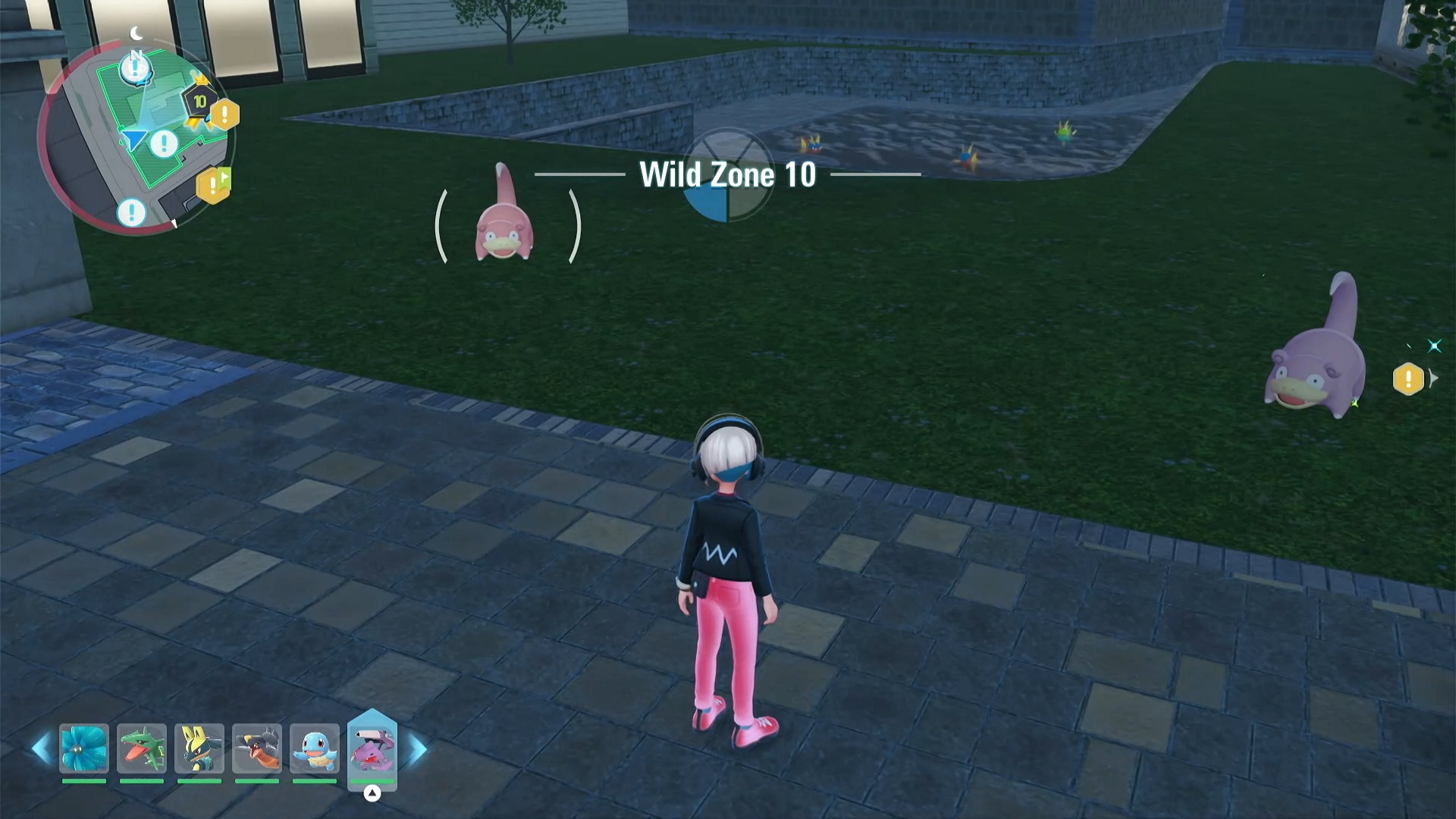Select the Wild Zone 10 badge marker
Viewport: 1456px width, 819px height.
point(199,102)
